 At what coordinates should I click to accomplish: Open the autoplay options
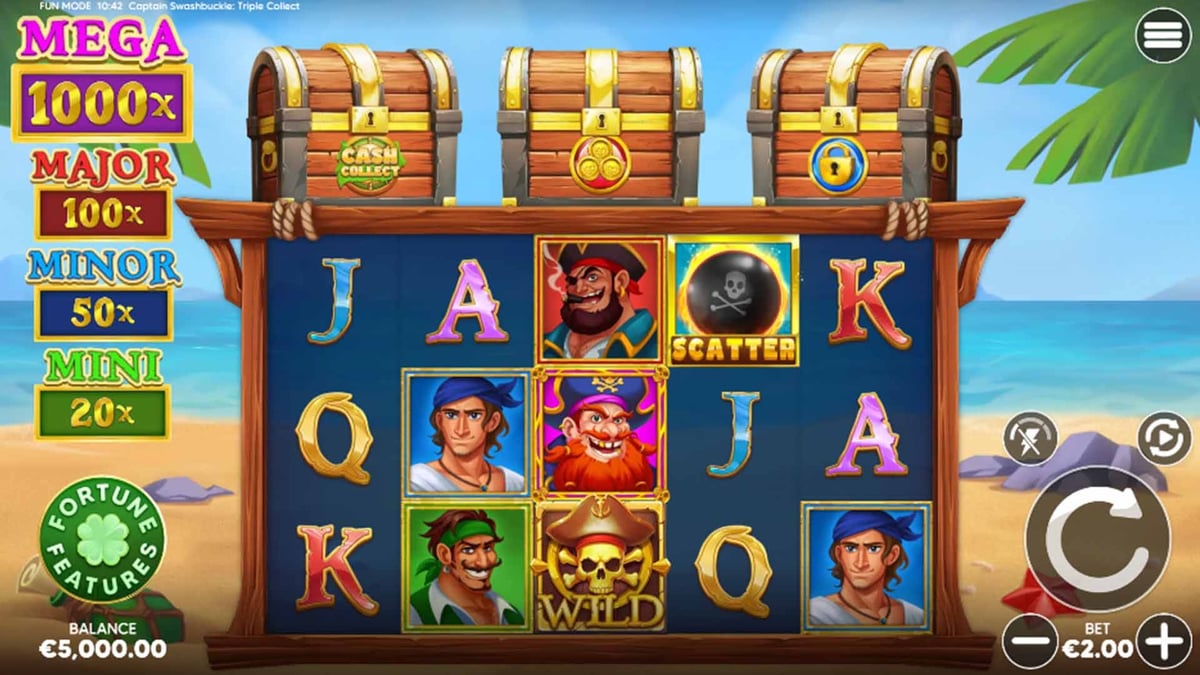(1165, 438)
